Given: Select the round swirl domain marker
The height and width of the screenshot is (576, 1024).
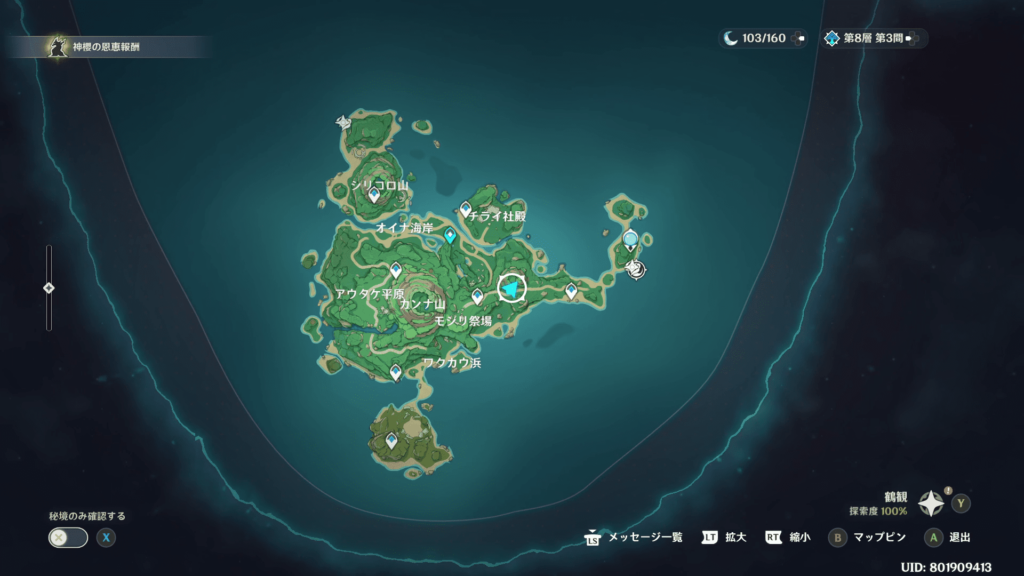Looking at the screenshot, I should 633,267.
